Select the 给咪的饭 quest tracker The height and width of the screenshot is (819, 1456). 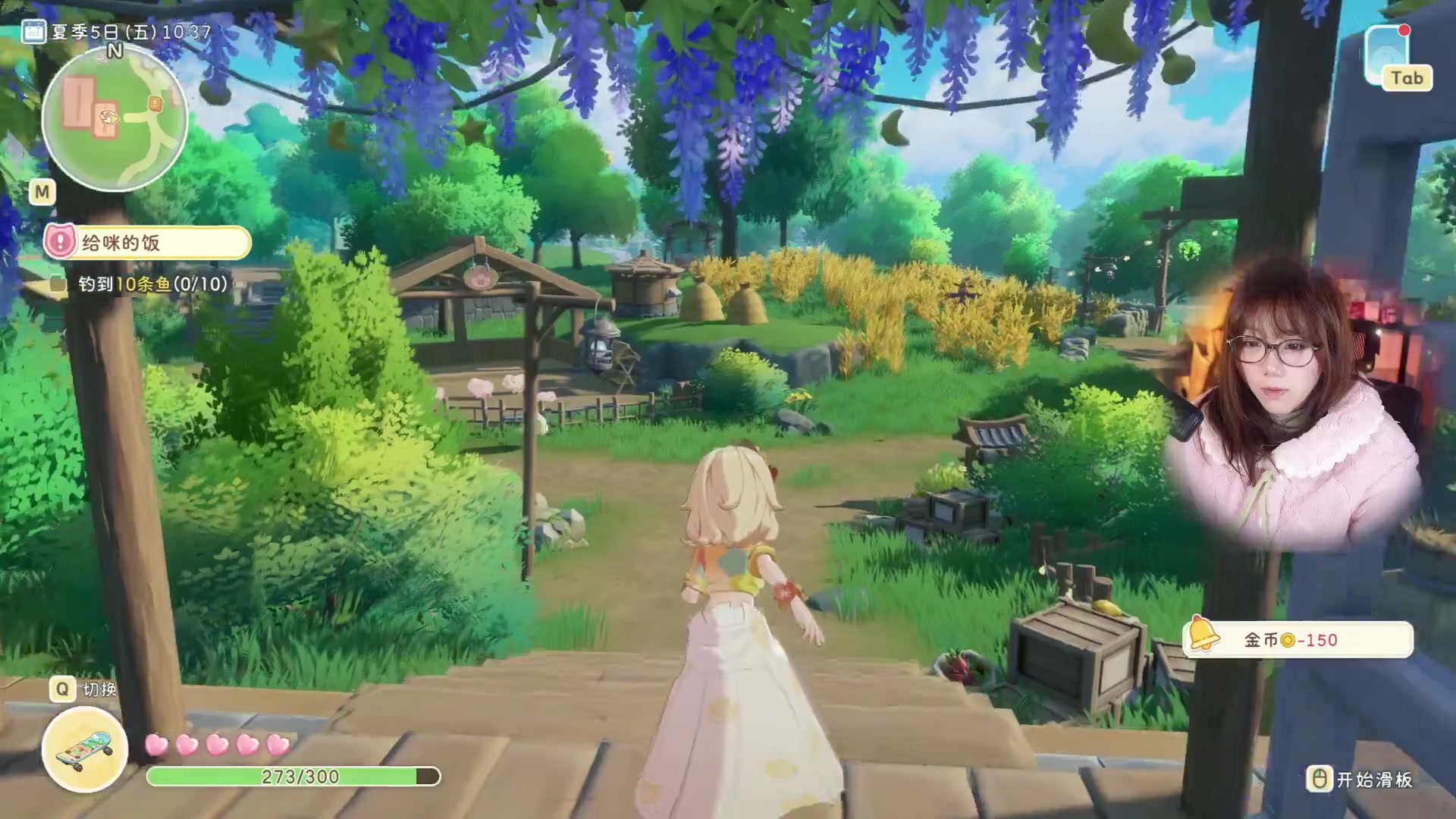pos(148,243)
